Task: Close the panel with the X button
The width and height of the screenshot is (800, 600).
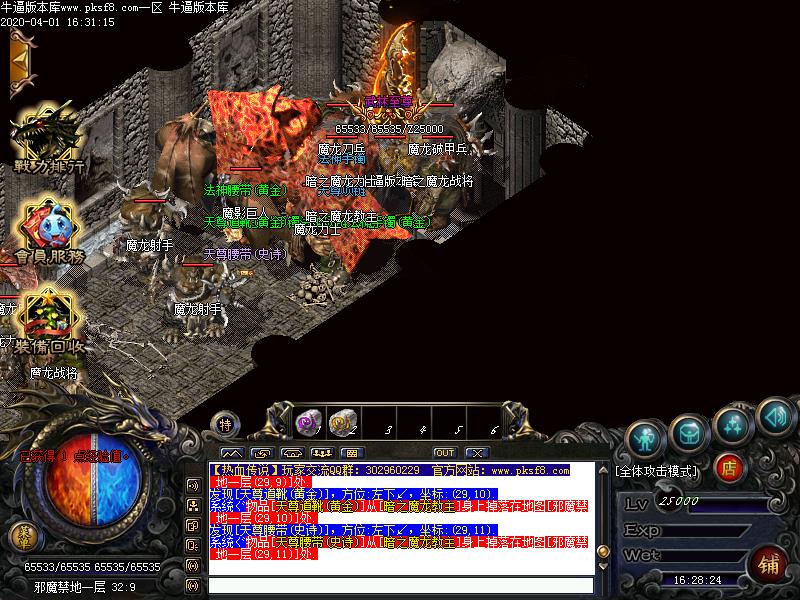Action: [474, 453]
